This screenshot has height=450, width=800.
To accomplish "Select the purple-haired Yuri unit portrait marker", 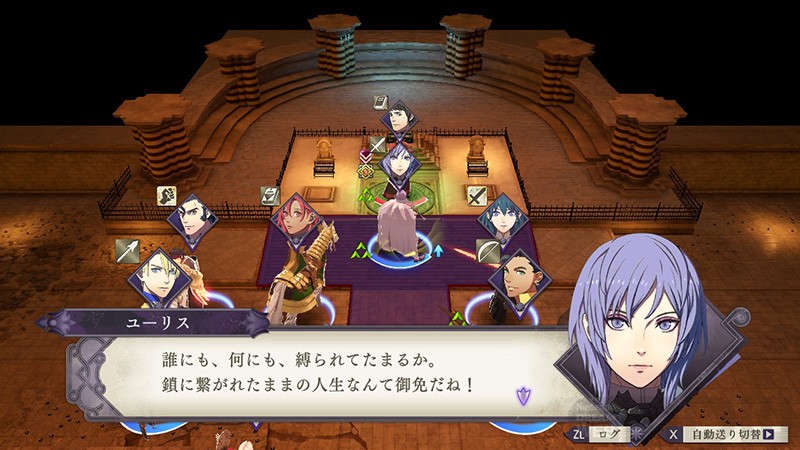I will pyautogui.click(x=400, y=163).
